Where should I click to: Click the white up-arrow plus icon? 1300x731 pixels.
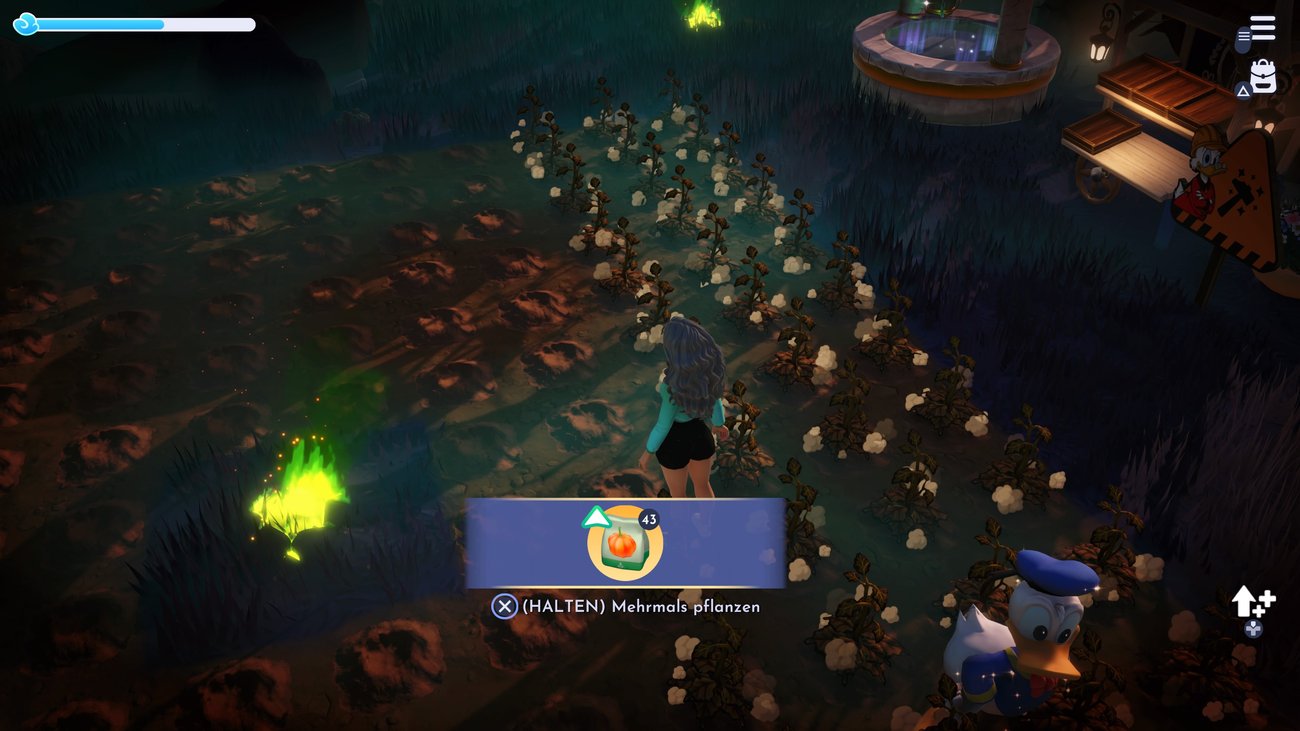point(1251,601)
